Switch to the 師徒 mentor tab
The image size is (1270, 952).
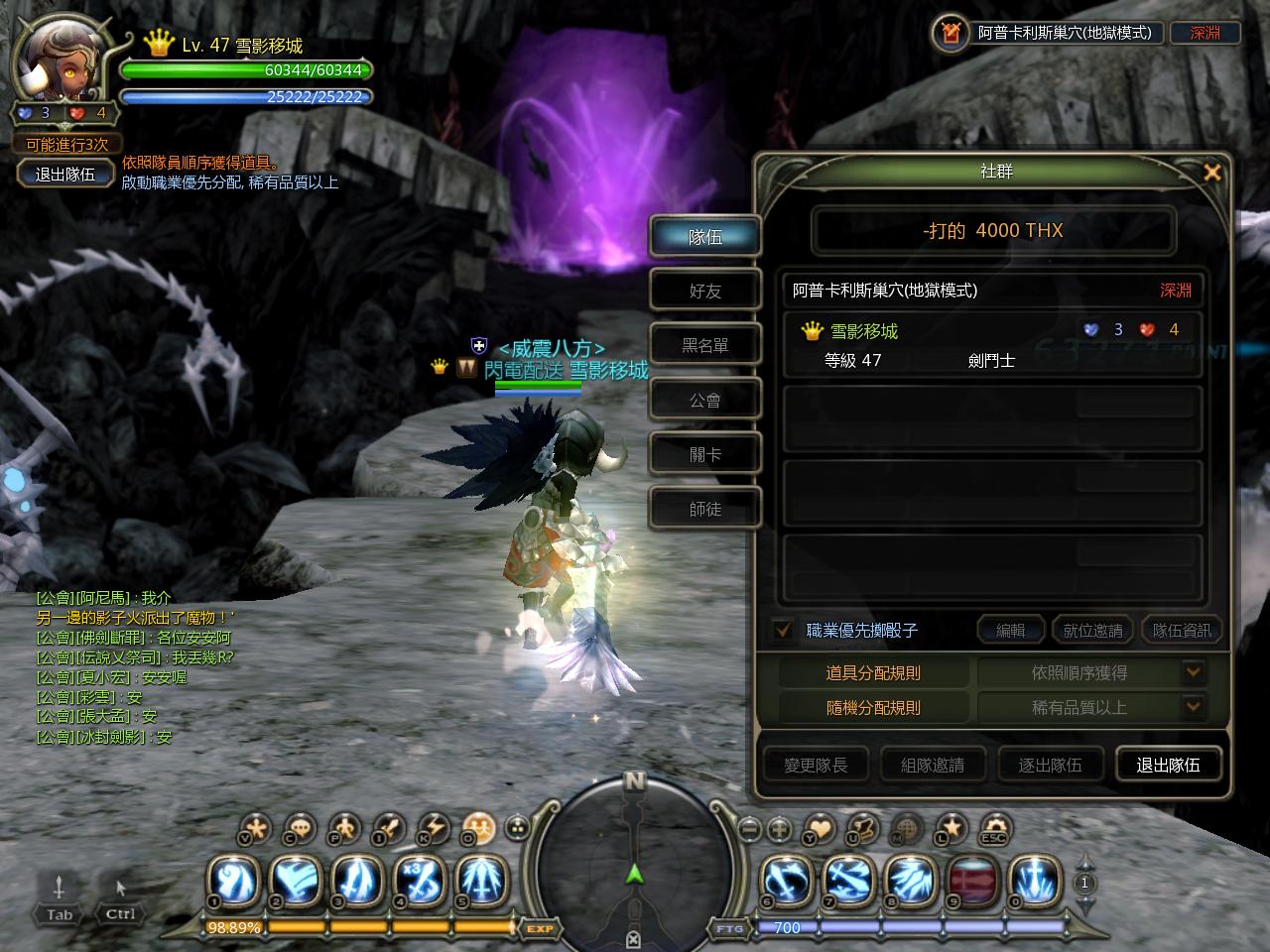click(705, 509)
